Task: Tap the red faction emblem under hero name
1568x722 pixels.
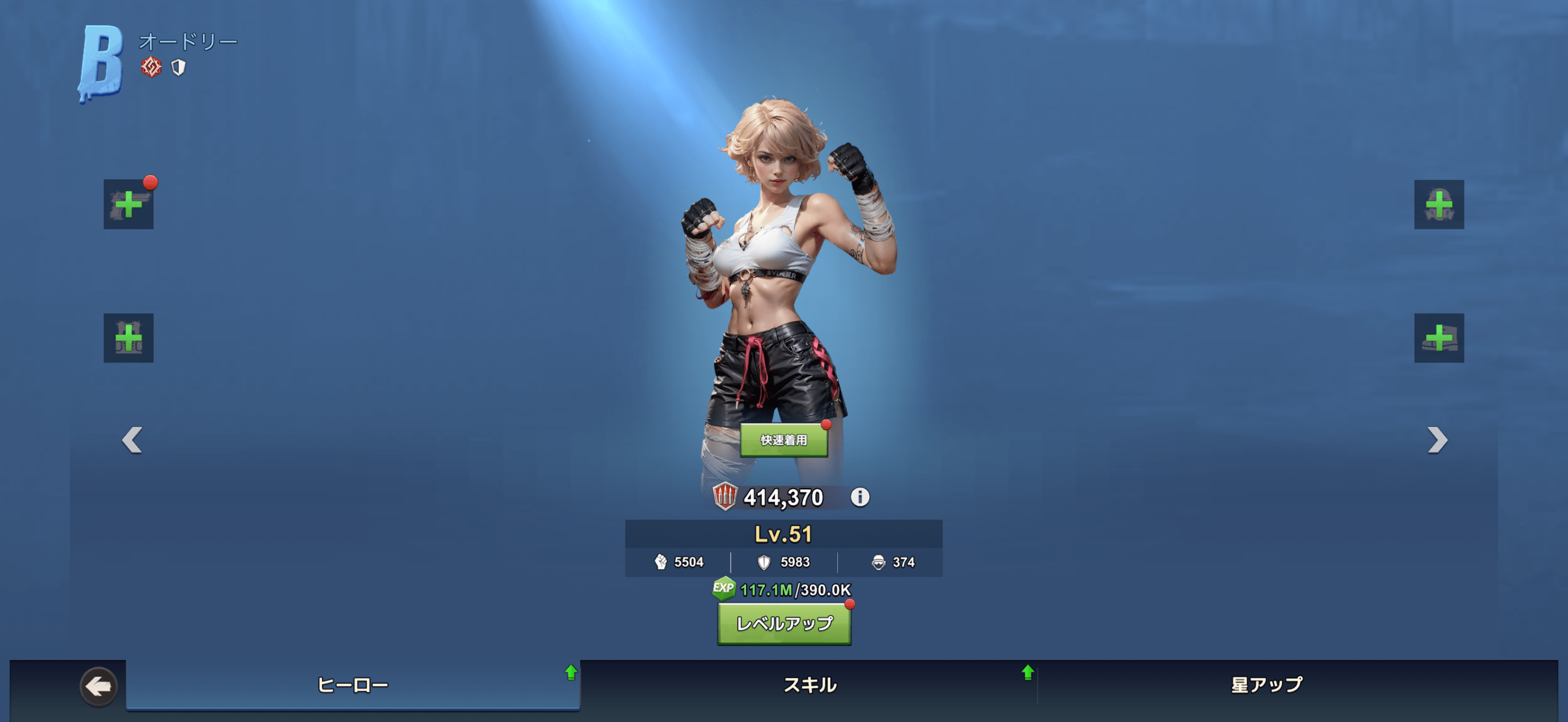Action: pyautogui.click(x=151, y=67)
